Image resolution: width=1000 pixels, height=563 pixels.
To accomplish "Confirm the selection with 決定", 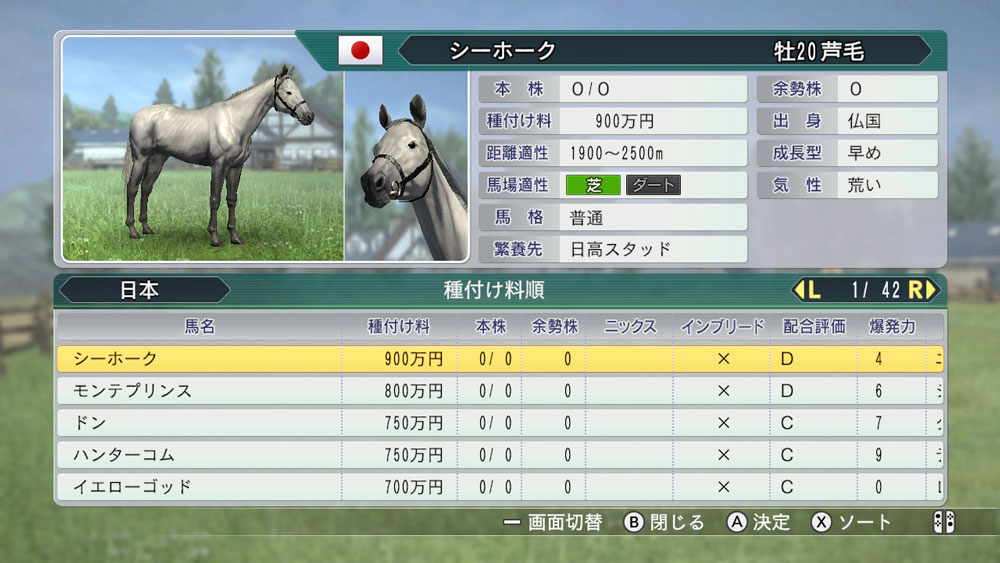I will pos(759,522).
